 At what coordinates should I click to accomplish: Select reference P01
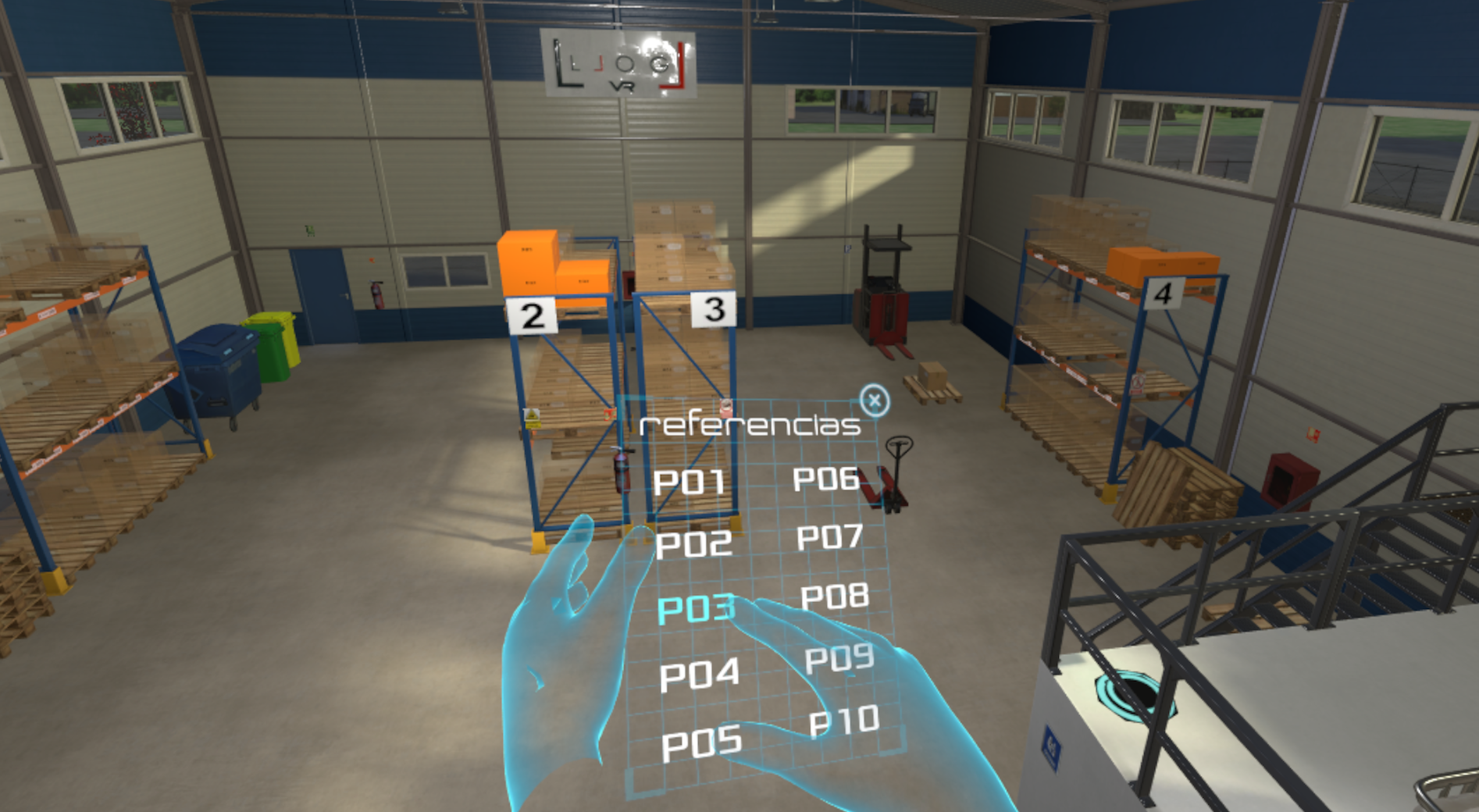(x=689, y=482)
